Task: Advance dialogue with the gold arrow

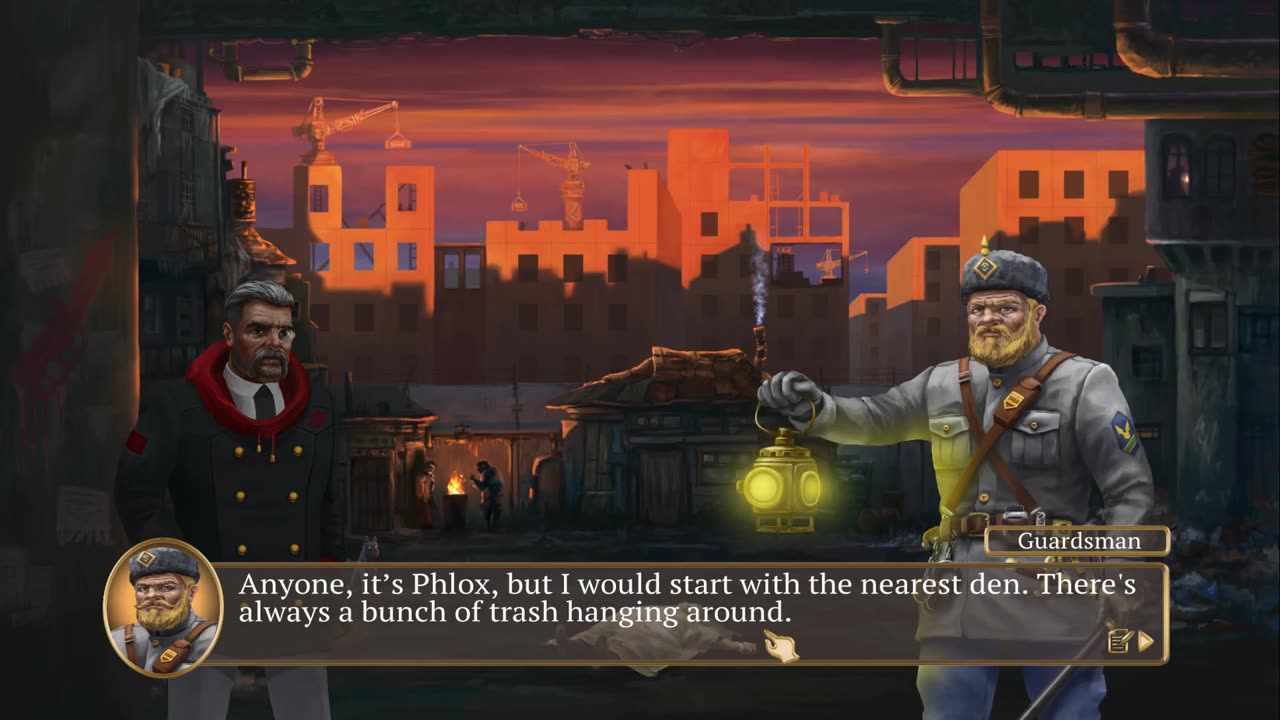Action: pyautogui.click(x=1146, y=641)
